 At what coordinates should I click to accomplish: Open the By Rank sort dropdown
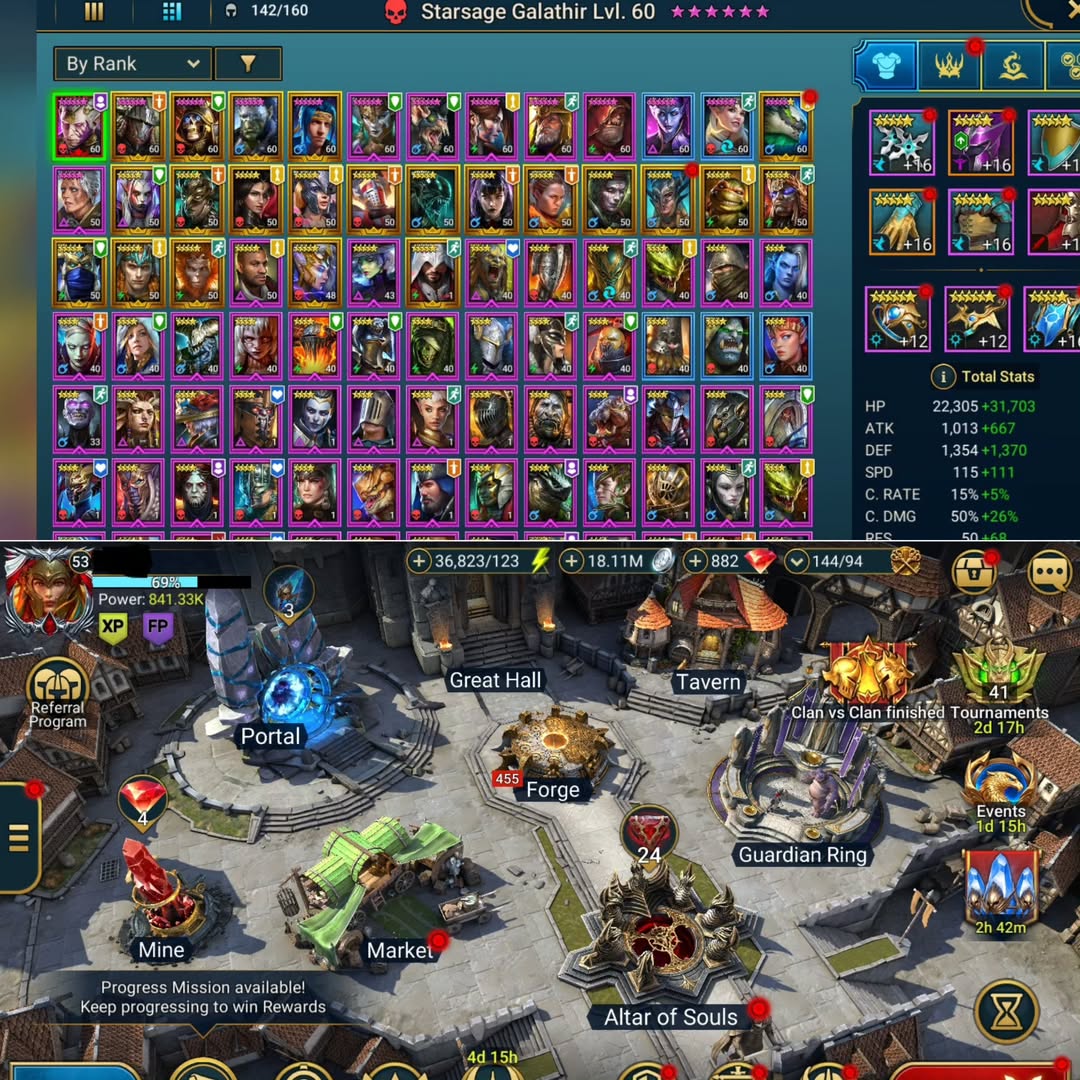tap(132, 64)
